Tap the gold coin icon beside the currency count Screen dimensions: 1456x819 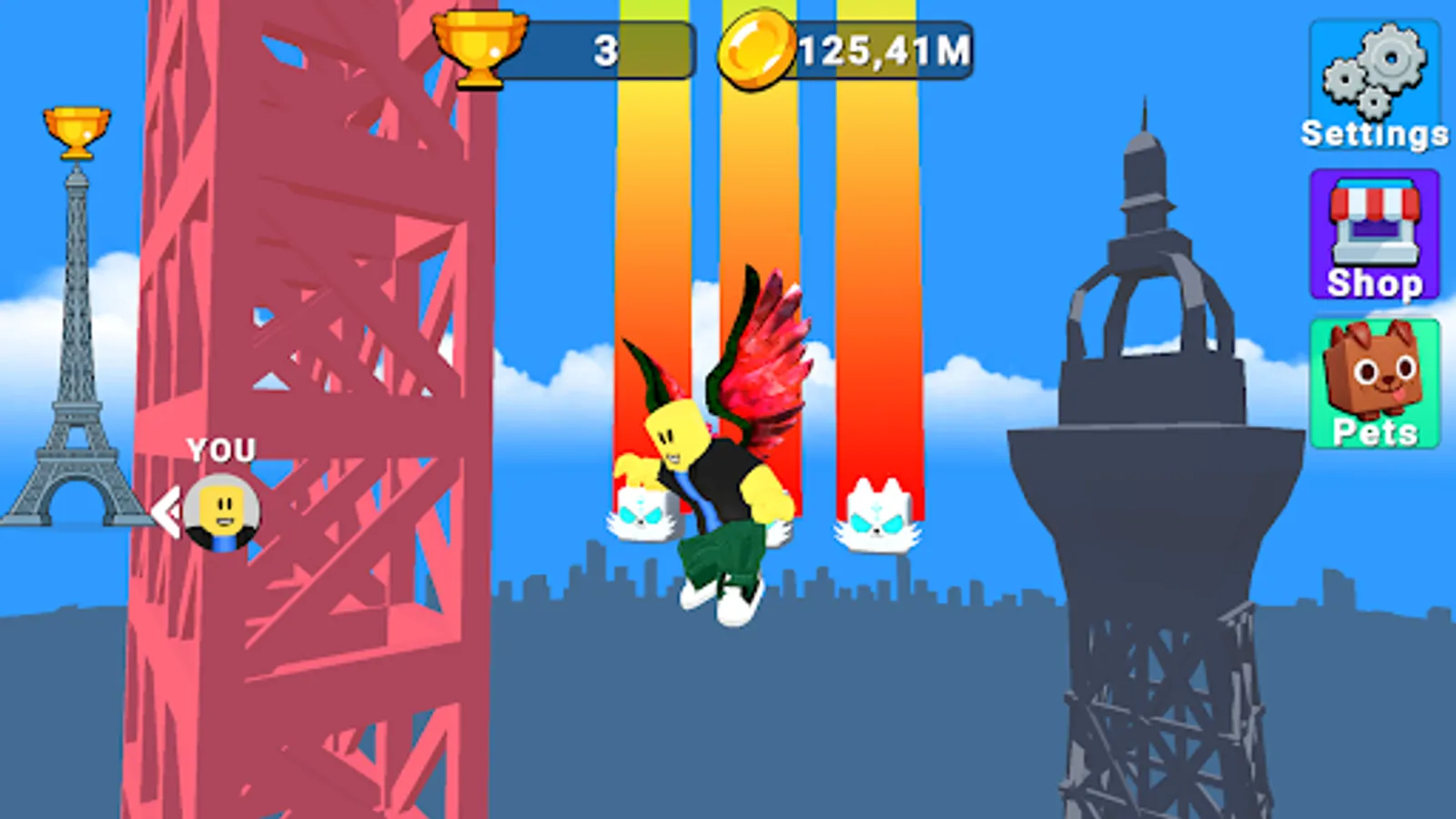point(757,48)
